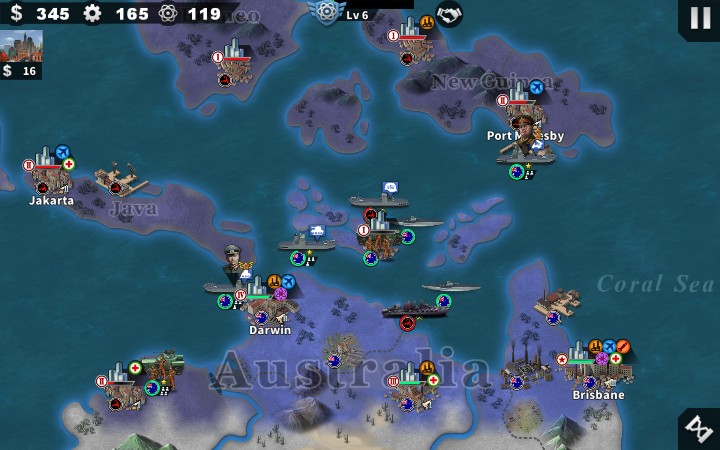End the turn with the hourglass button
Image resolution: width=720 pixels, height=450 pixels.
click(x=697, y=428)
